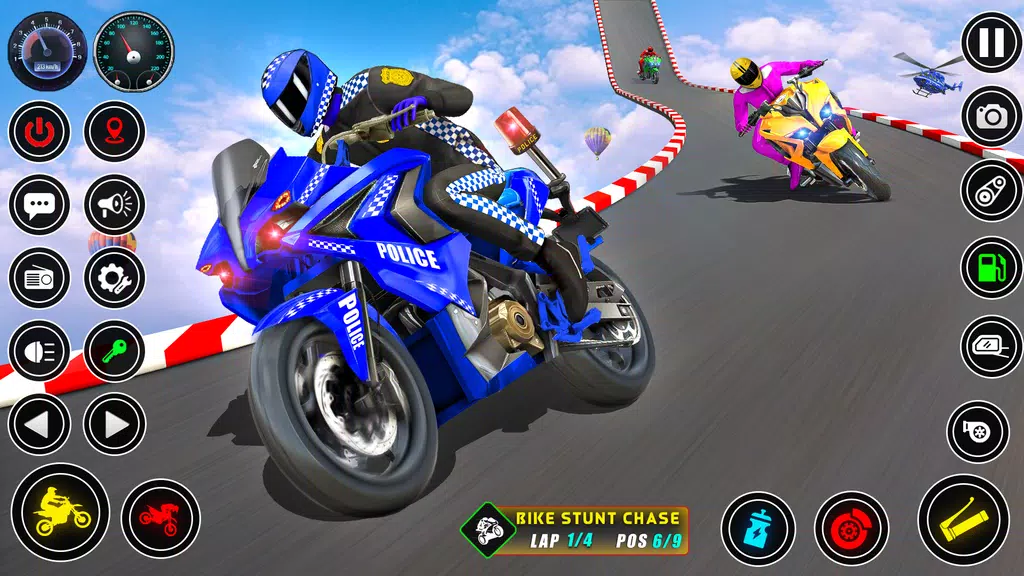Open the red map location pin

pyautogui.click(x=115, y=131)
